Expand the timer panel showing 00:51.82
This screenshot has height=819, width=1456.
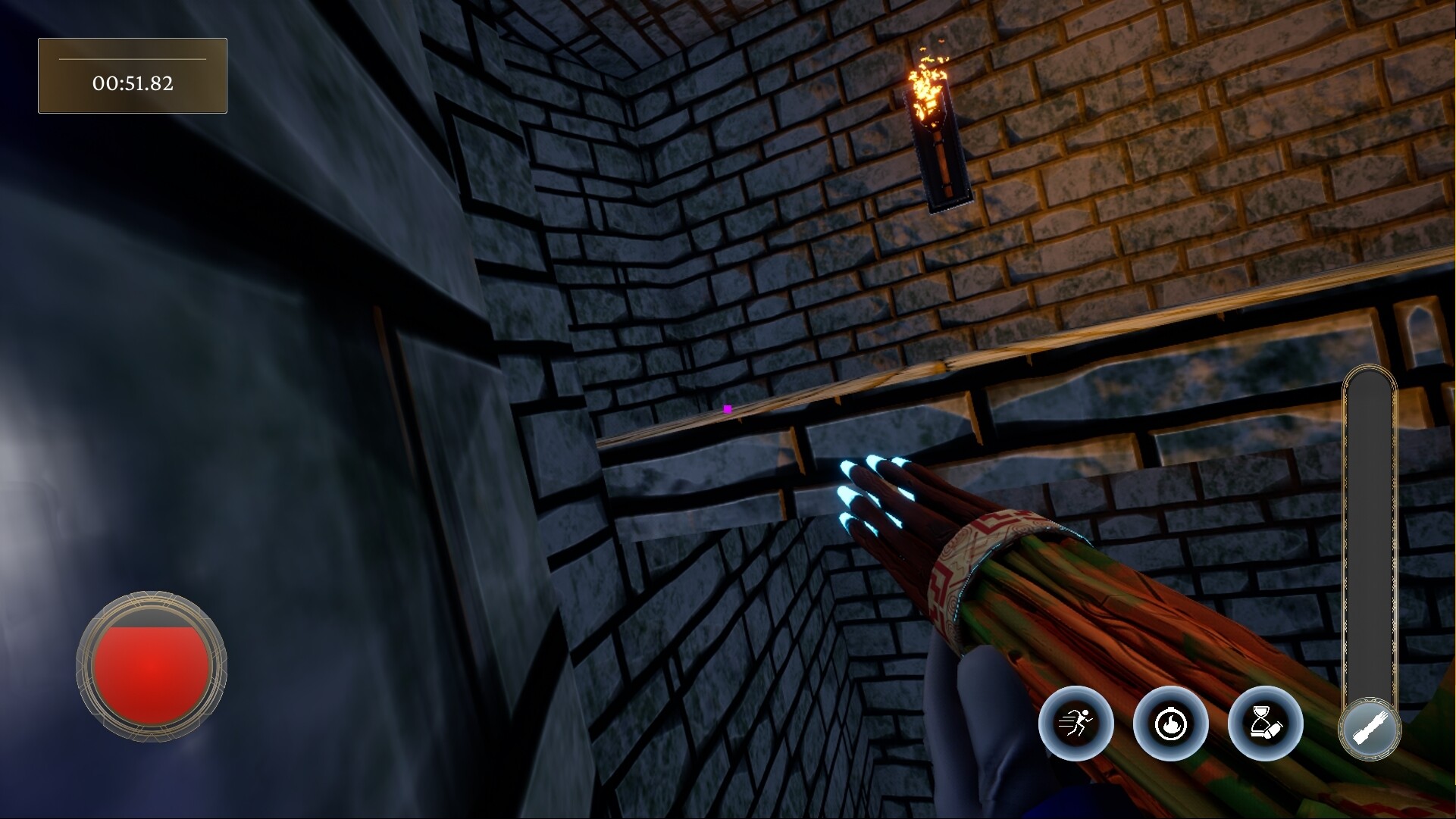(x=132, y=75)
